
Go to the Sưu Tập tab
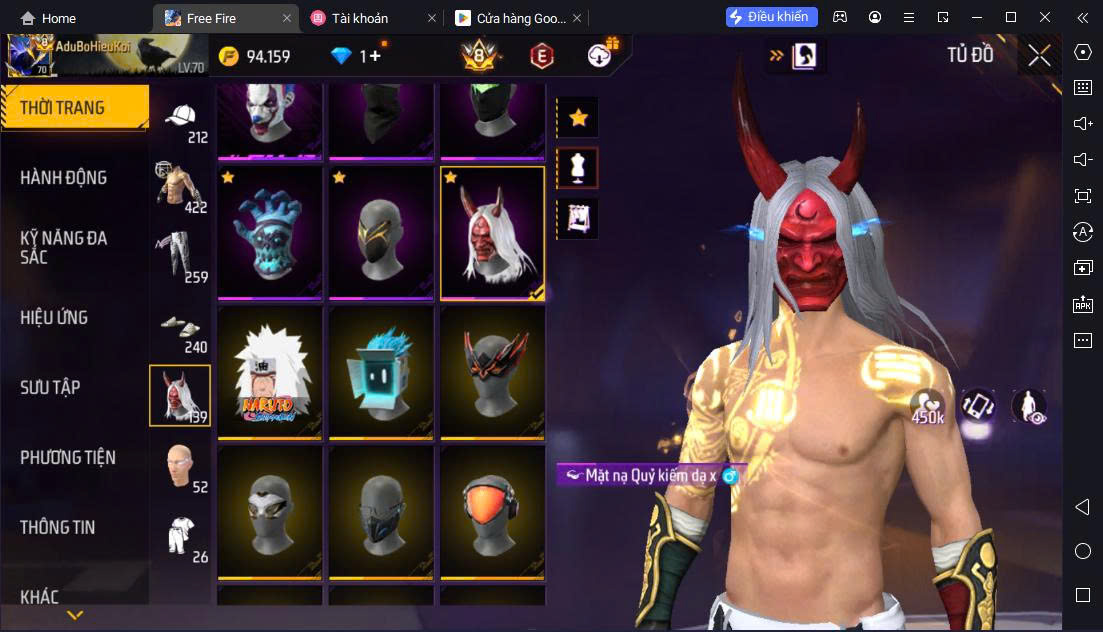coord(50,388)
